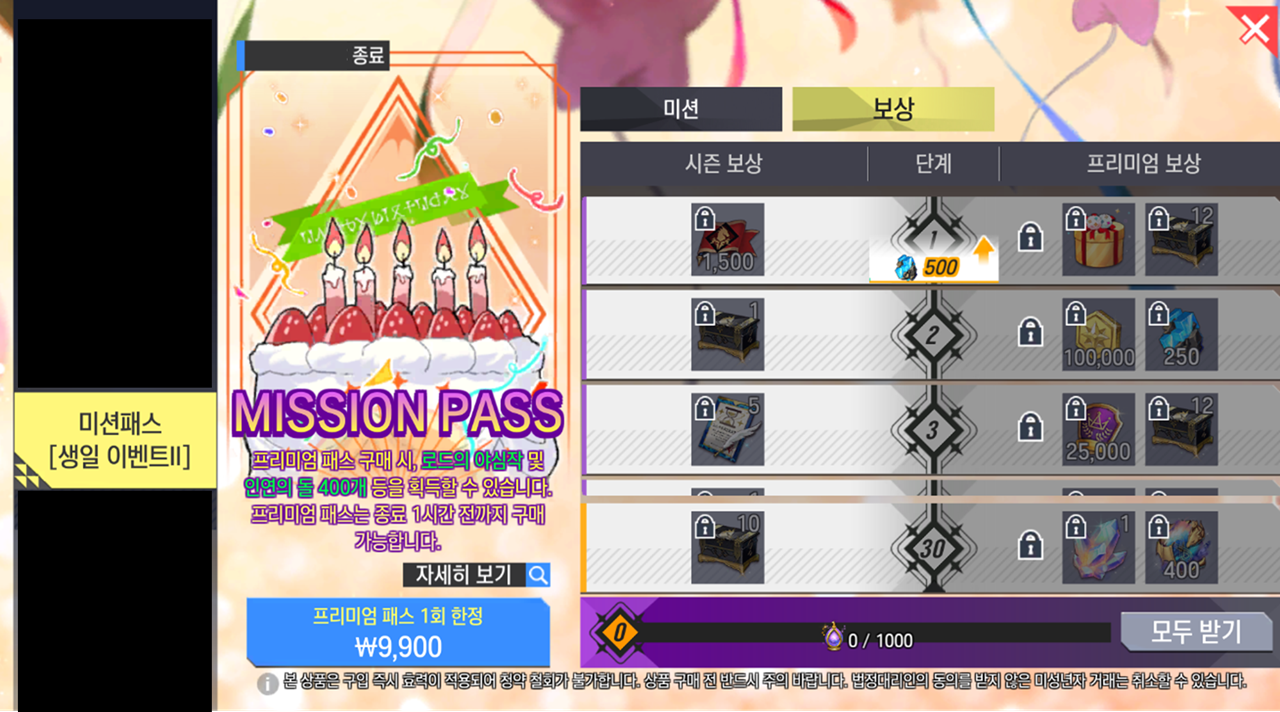Screen dimensions: 1280x712
Task: View the tier 30 rainbow crystal reward
Action: pos(1098,547)
